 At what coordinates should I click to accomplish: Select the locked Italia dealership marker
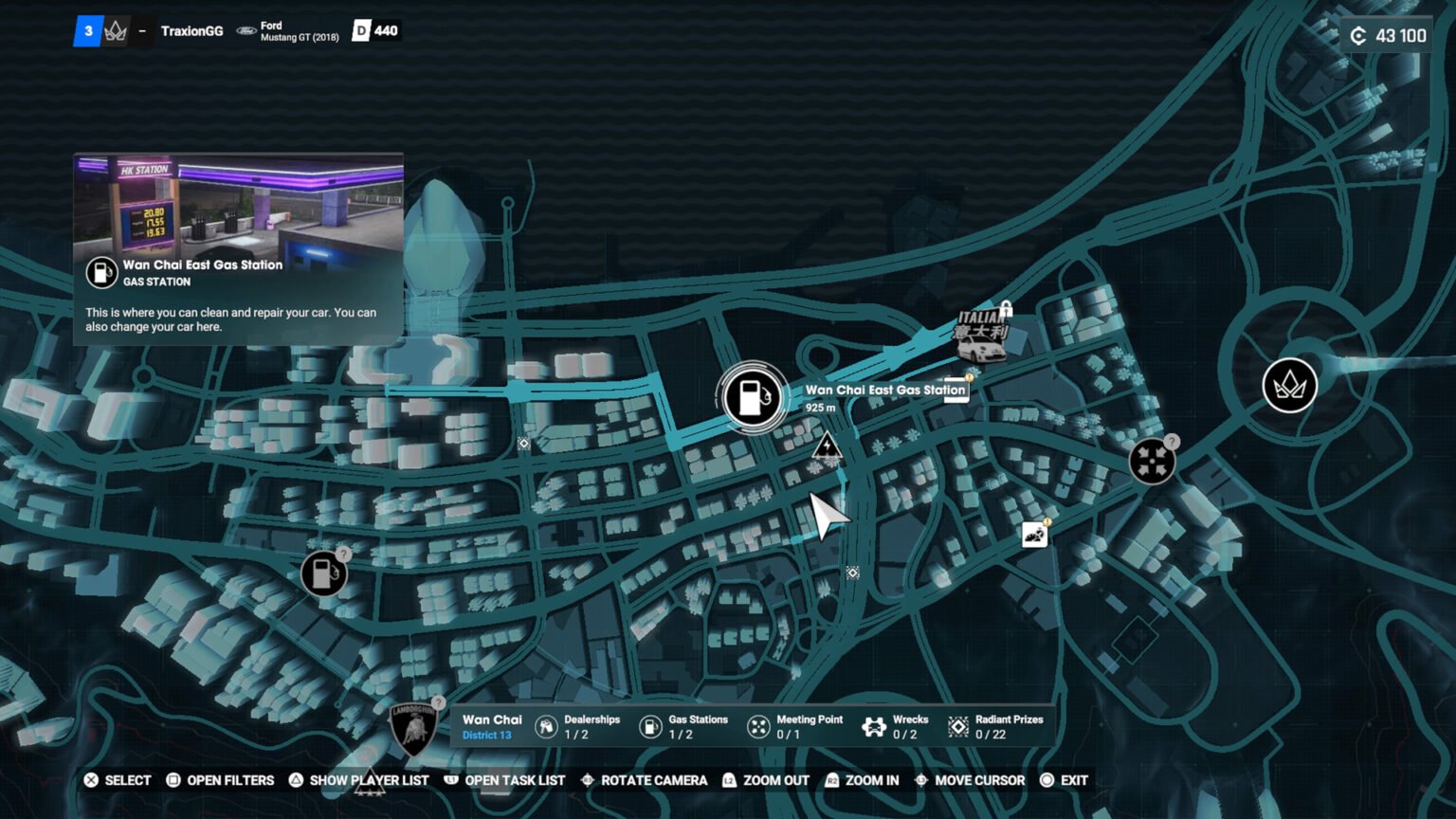pyautogui.click(x=981, y=343)
